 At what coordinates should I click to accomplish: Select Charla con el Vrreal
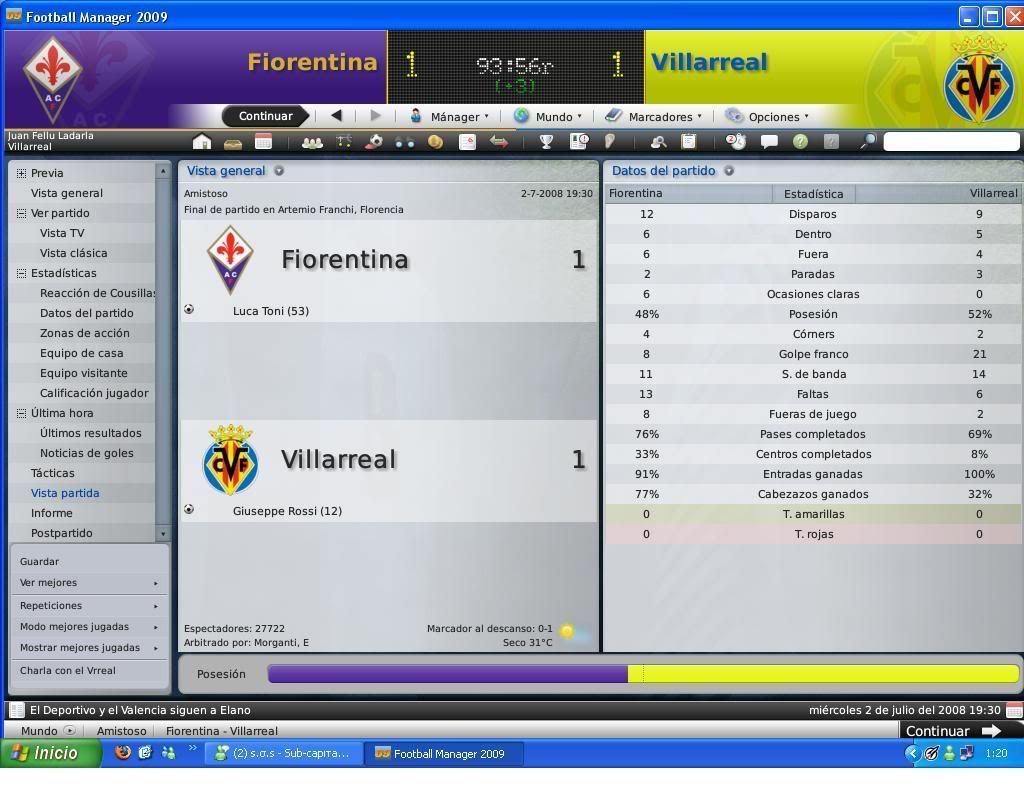[x=68, y=671]
